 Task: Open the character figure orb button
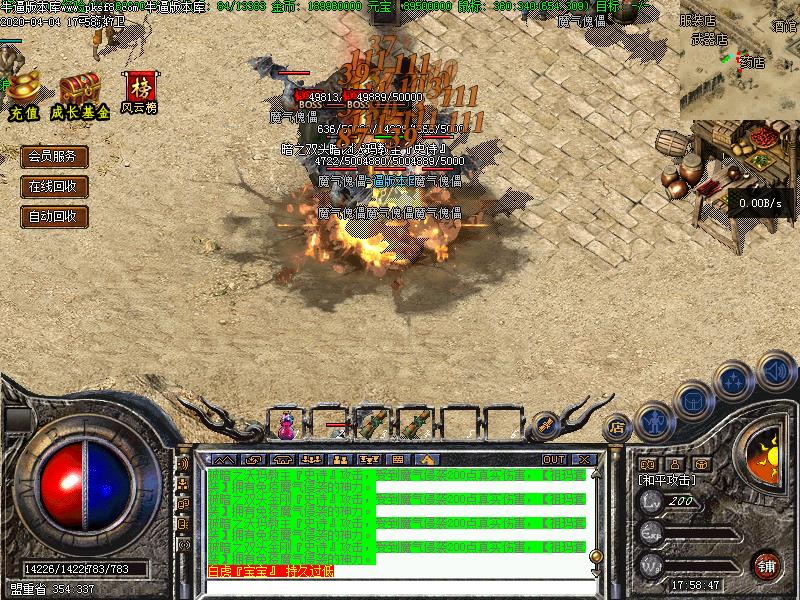pyautogui.click(x=654, y=421)
